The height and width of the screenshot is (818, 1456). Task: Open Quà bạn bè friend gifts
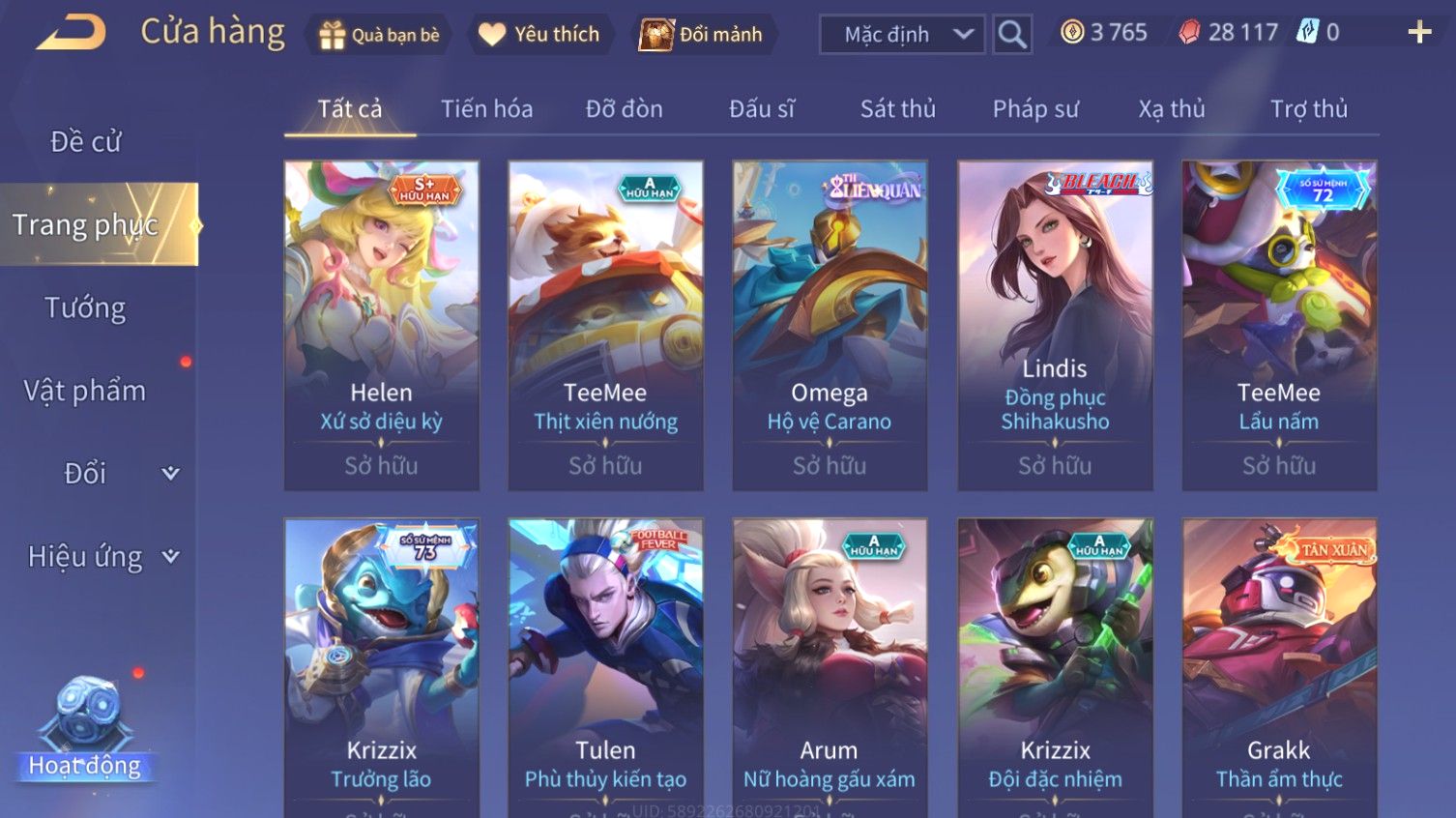pos(379,35)
